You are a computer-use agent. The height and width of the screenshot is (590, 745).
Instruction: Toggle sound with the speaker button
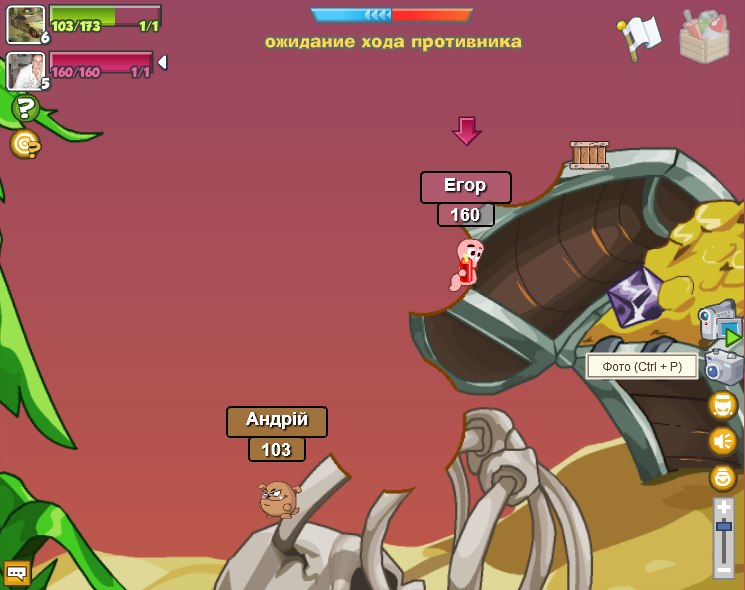[723, 440]
